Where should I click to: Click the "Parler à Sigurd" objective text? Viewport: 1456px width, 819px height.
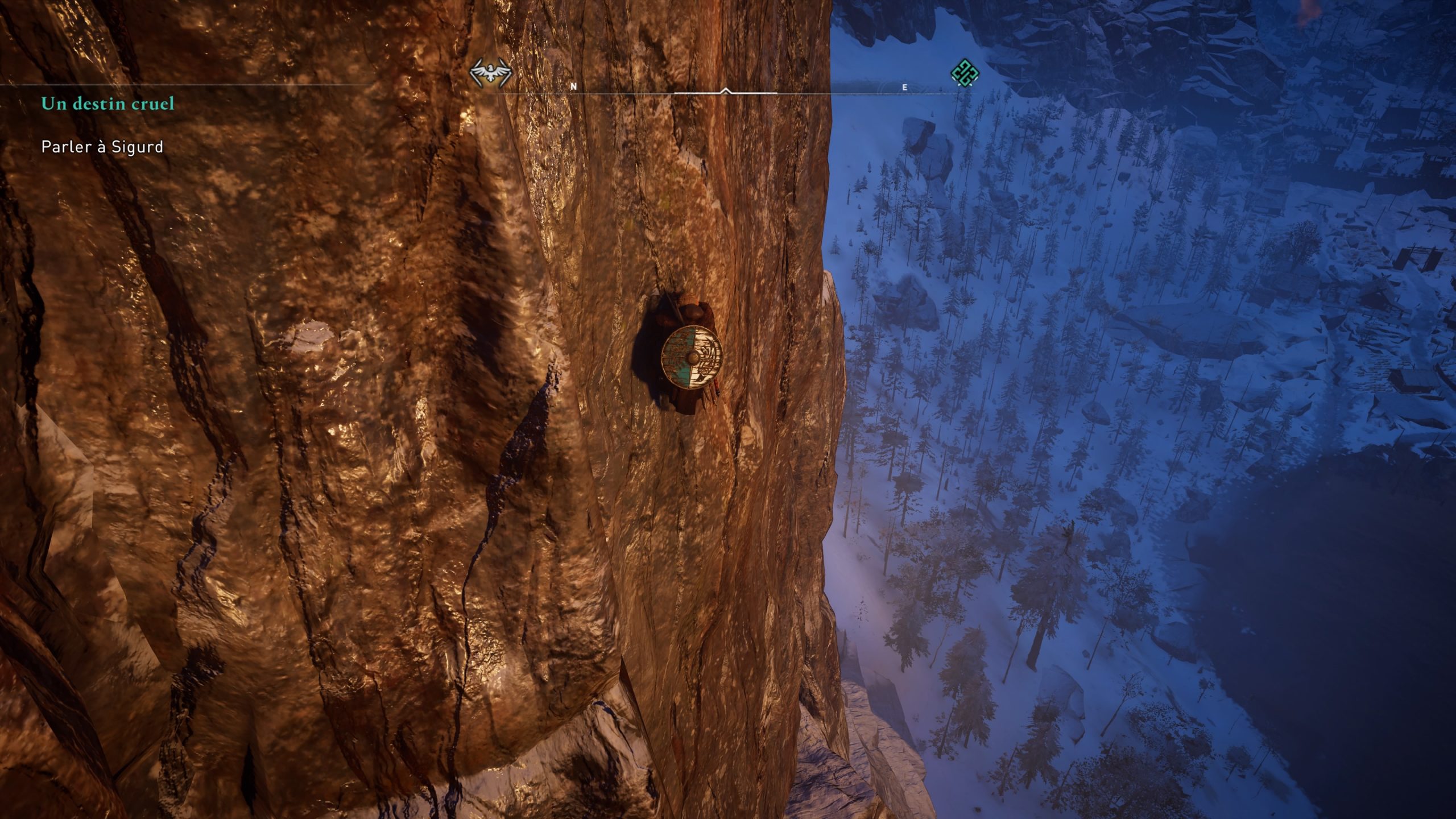pyautogui.click(x=102, y=147)
